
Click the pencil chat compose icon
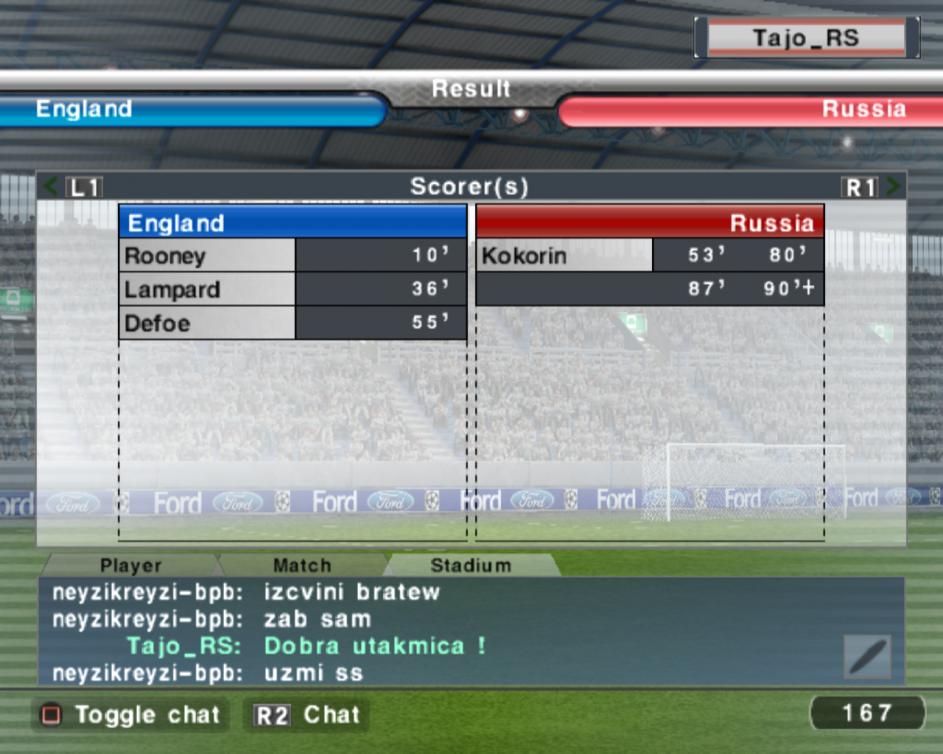[x=866, y=656]
